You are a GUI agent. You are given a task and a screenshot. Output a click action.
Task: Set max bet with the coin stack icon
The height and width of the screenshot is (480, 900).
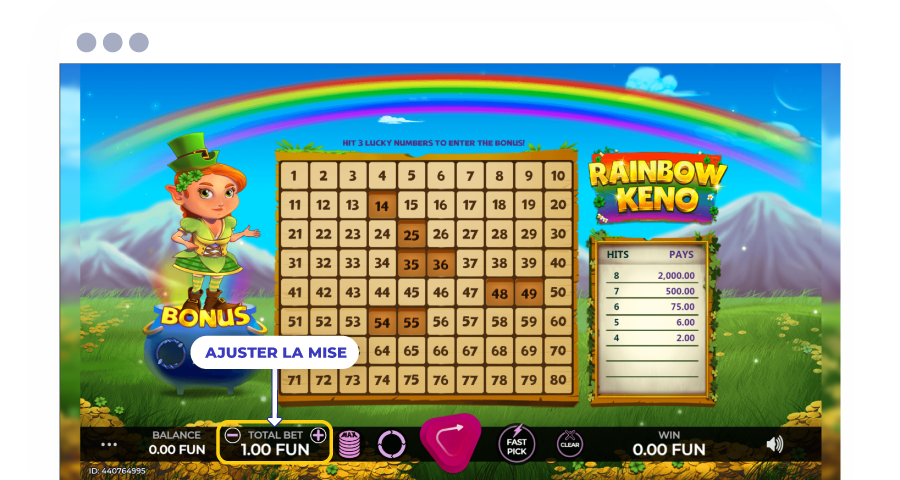point(349,443)
